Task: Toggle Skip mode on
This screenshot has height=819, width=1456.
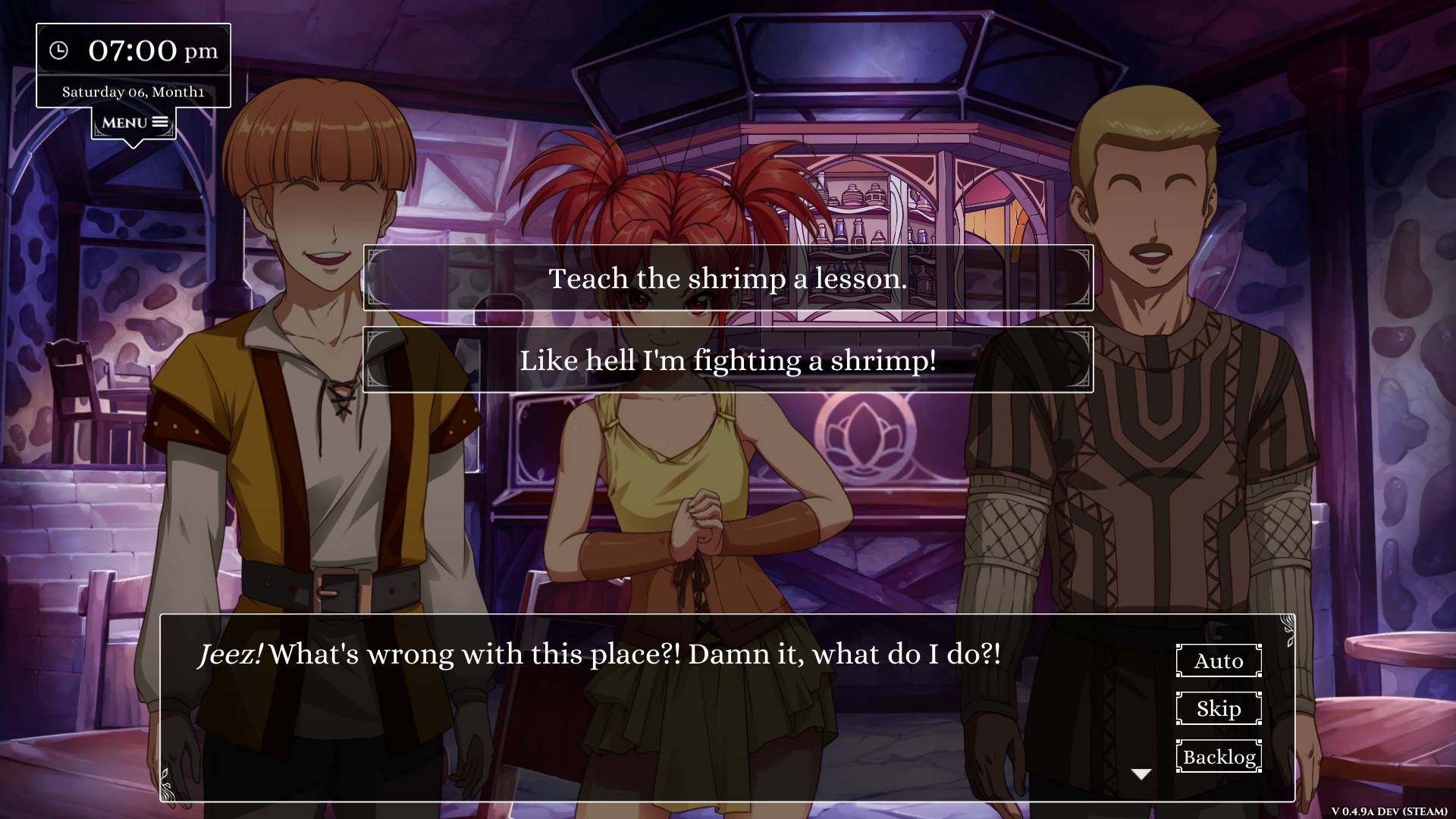Action: [1218, 708]
